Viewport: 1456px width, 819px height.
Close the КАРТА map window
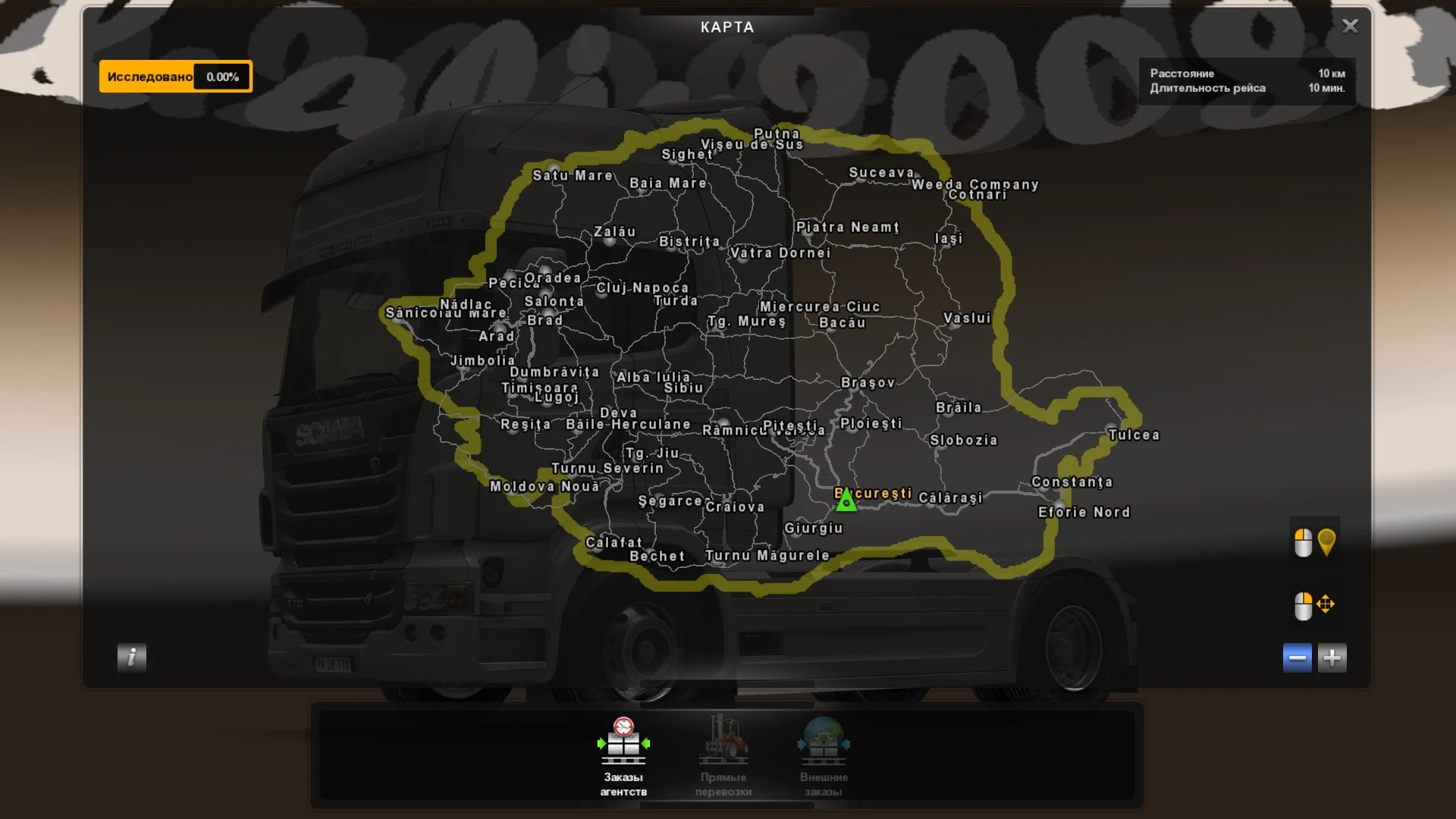[x=1349, y=26]
